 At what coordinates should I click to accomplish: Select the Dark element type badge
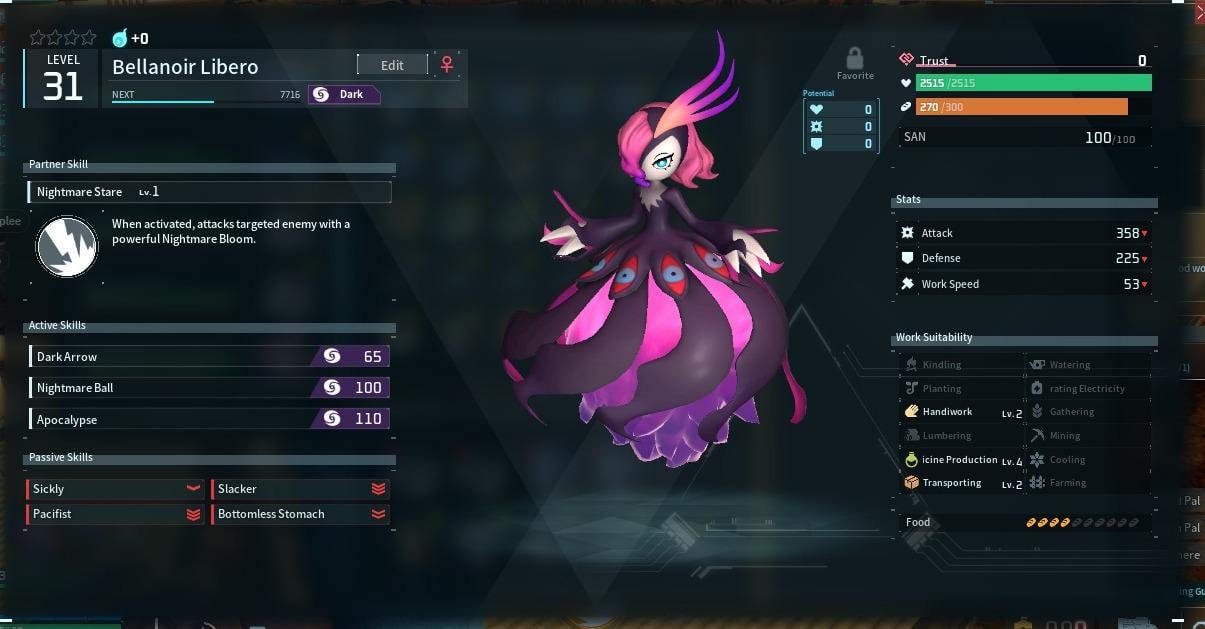point(344,95)
